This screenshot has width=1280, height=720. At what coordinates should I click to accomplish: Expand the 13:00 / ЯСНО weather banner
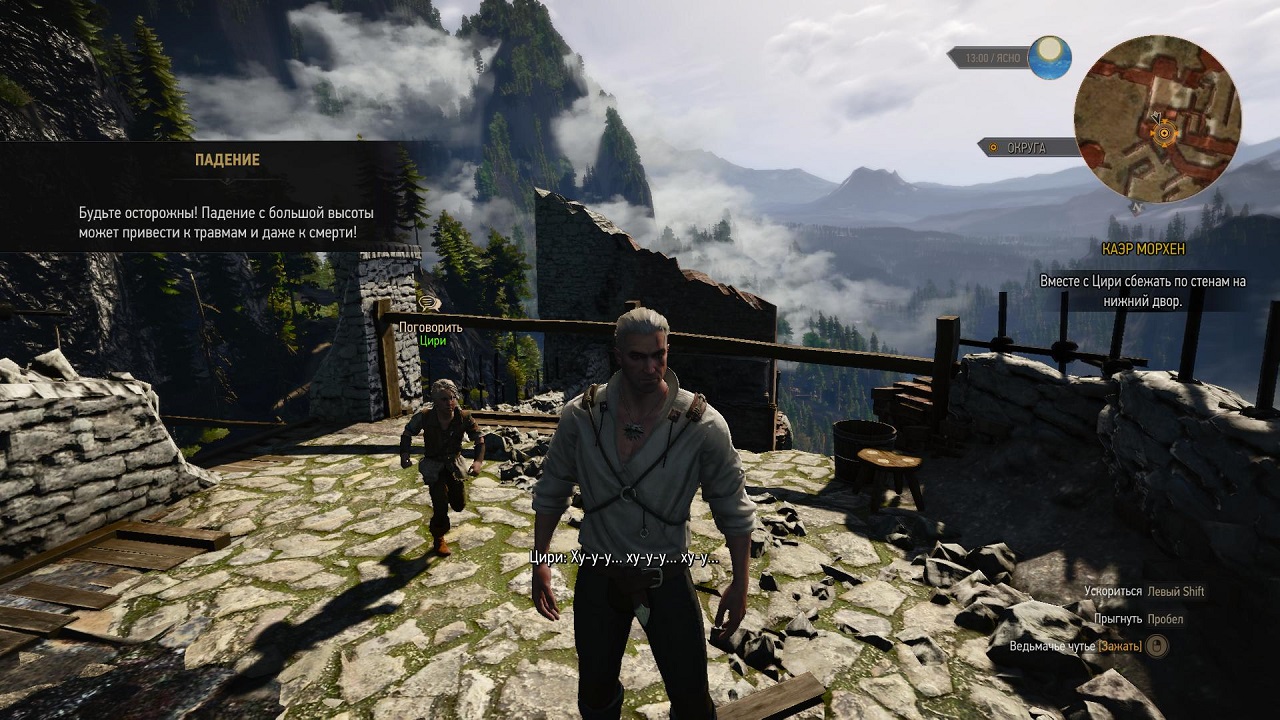pyautogui.click(x=992, y=57)
